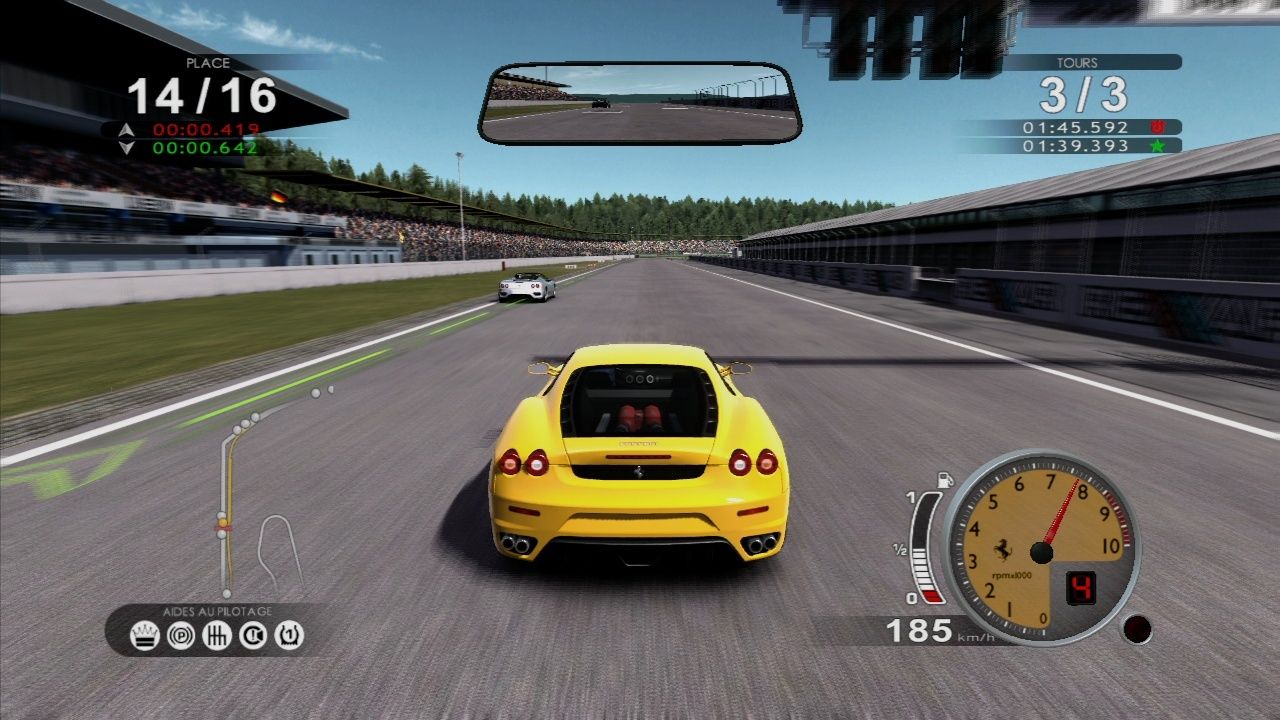
Task: Select the ABS braking assist icon
Action: pos(181,634)
